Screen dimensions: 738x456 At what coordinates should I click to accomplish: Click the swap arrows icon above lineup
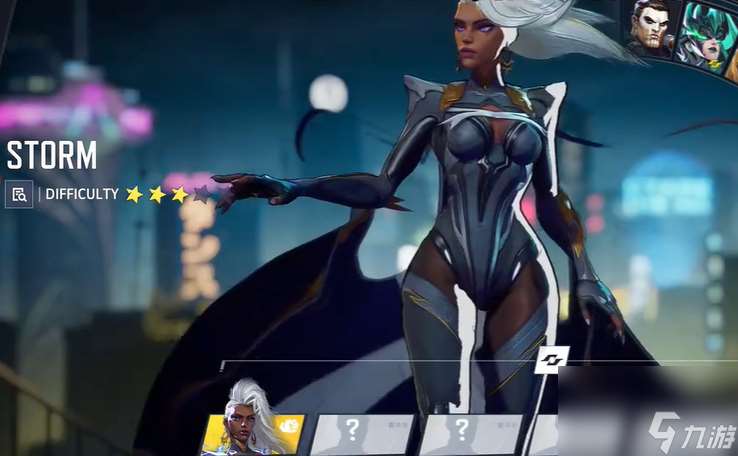[551, 358]
